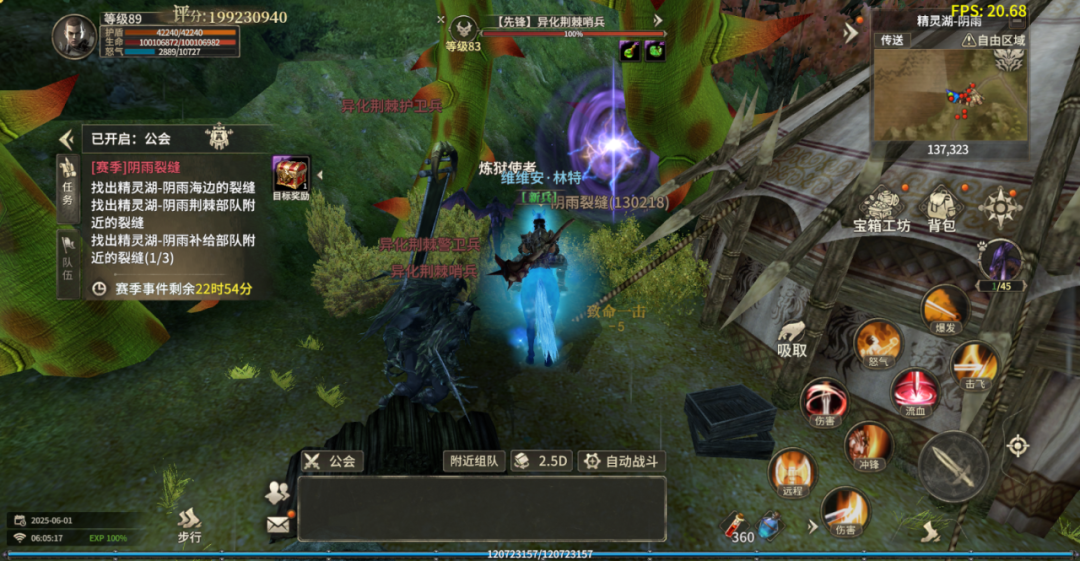Screen dimensions: 1080x561
Task: Activate the 怒气 rage skill
Action: (878, 343)
